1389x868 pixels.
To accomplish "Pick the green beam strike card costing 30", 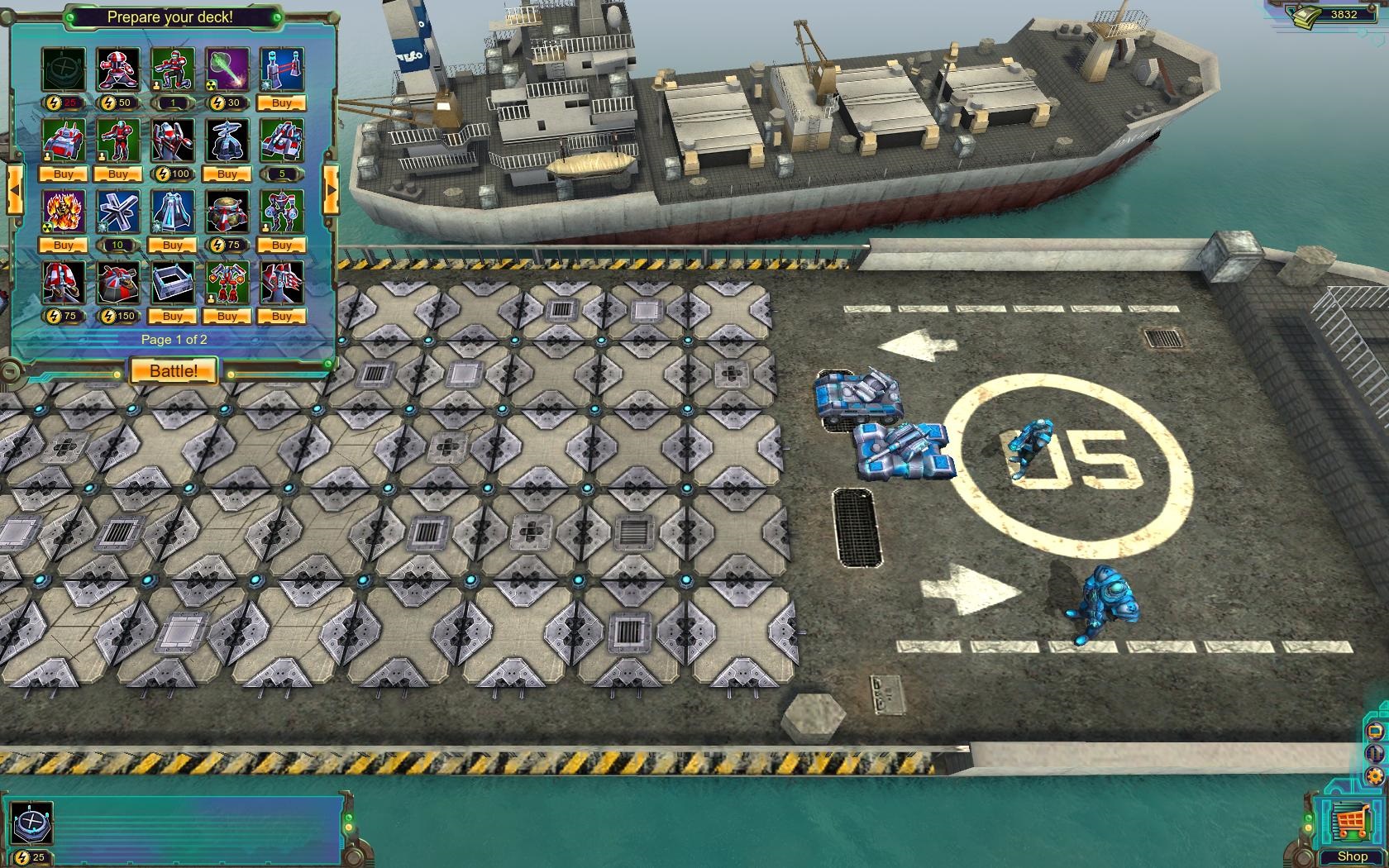I will coord(227,69).
